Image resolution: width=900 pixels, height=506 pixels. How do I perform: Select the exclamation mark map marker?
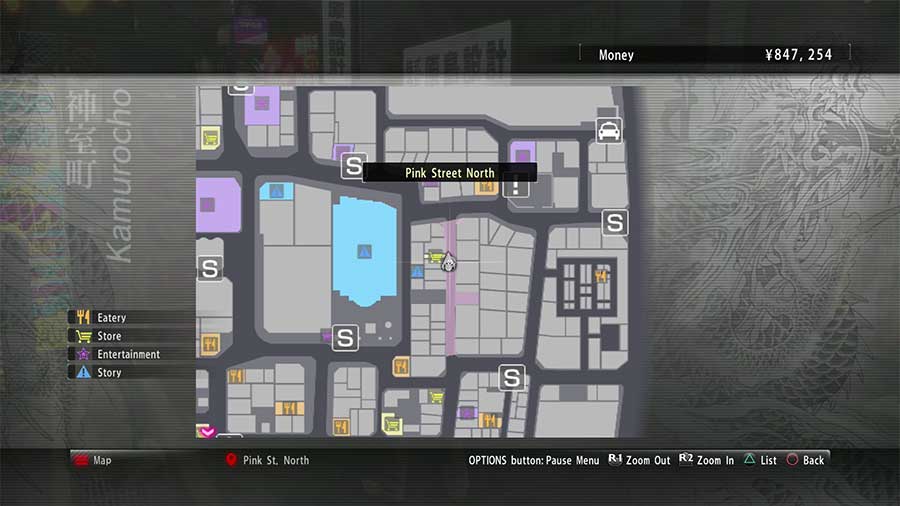point(517,185)
